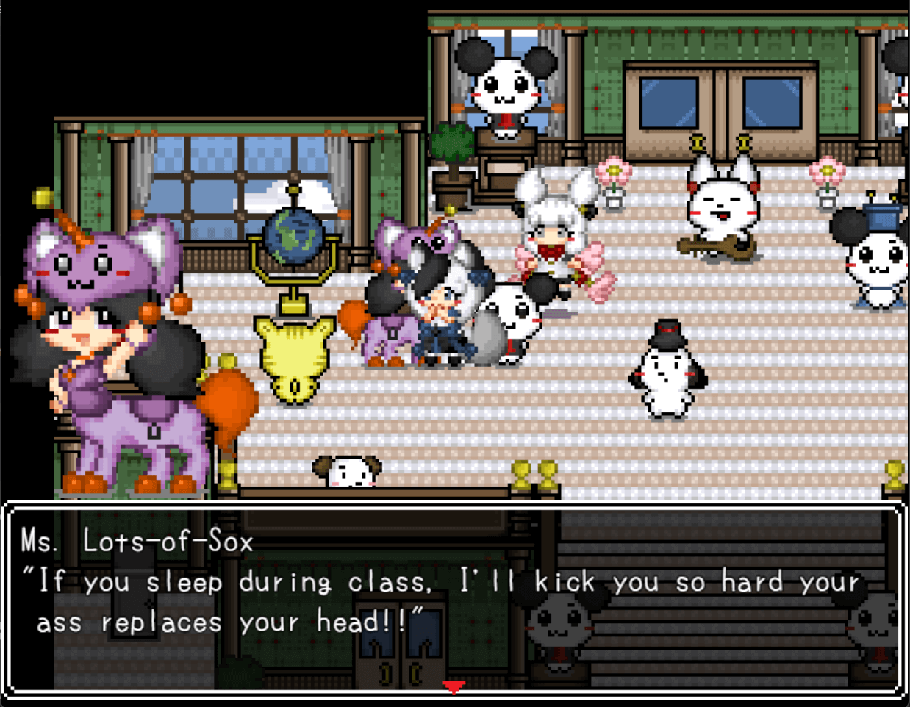This screenshot has width=910, height=707.
Task: Advance Ms. Lots-of-Sox's dialogue message window
Action: (x=454, y=598)
